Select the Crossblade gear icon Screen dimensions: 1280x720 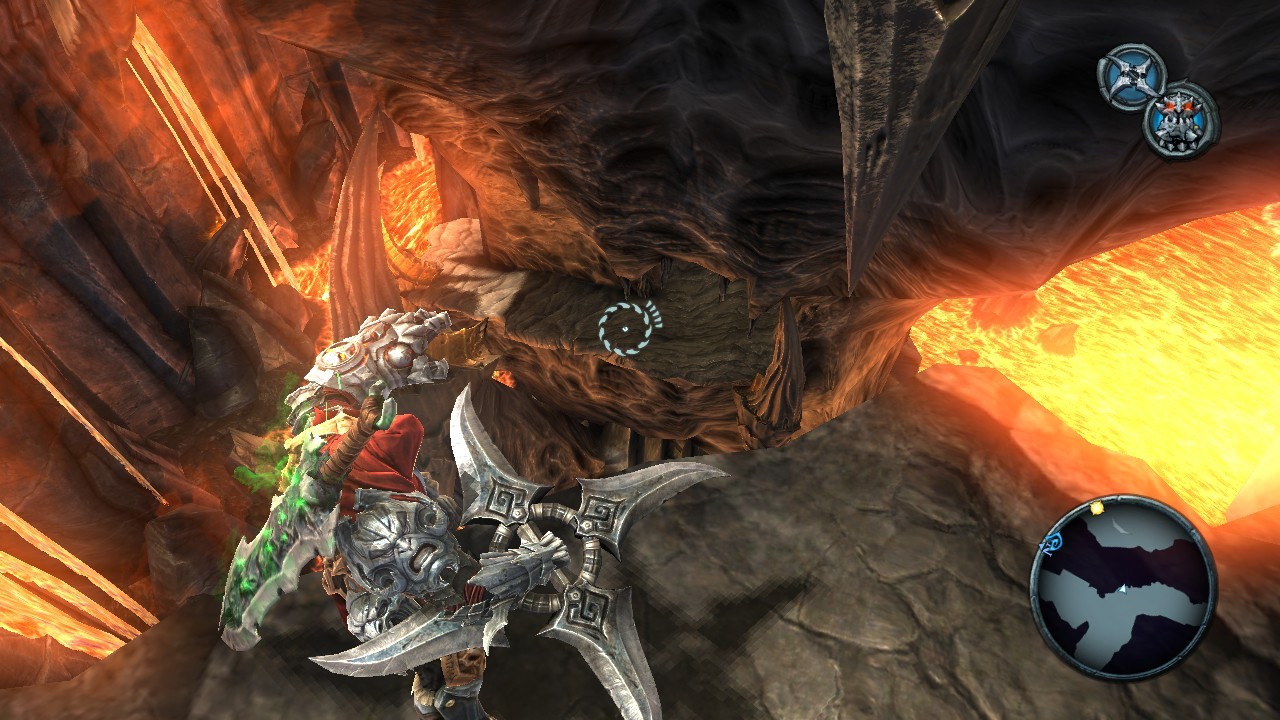[x=1133, y=77]
